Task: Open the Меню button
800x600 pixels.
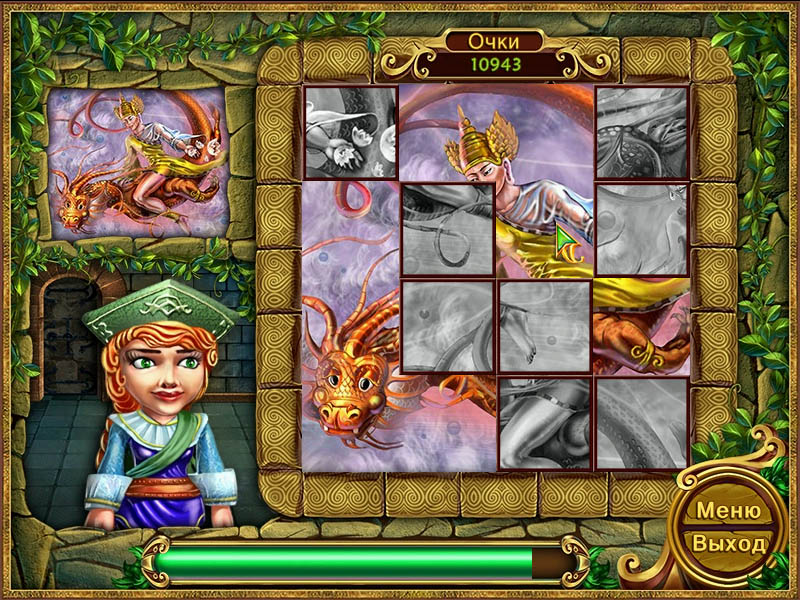Action: 728,510
